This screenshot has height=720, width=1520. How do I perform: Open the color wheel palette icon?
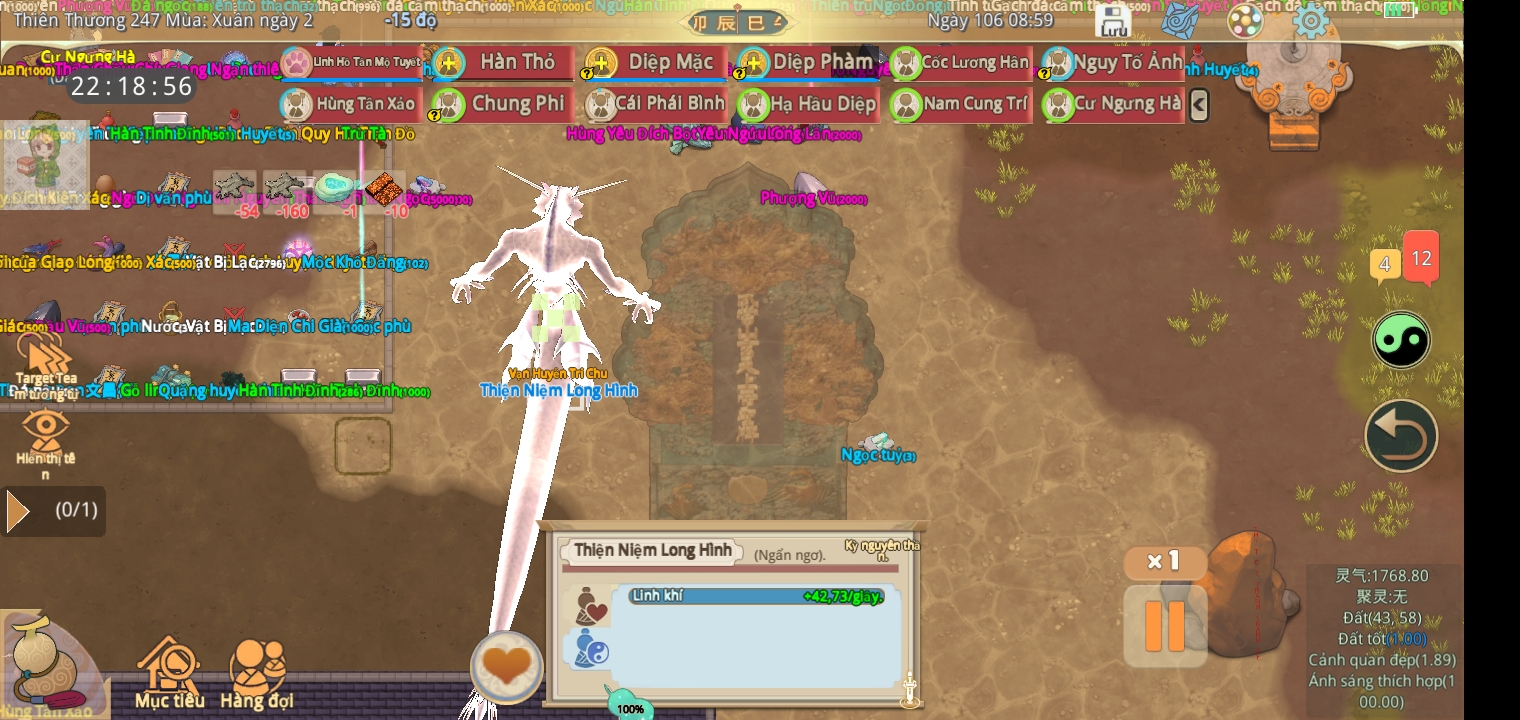click(1245, 19)
